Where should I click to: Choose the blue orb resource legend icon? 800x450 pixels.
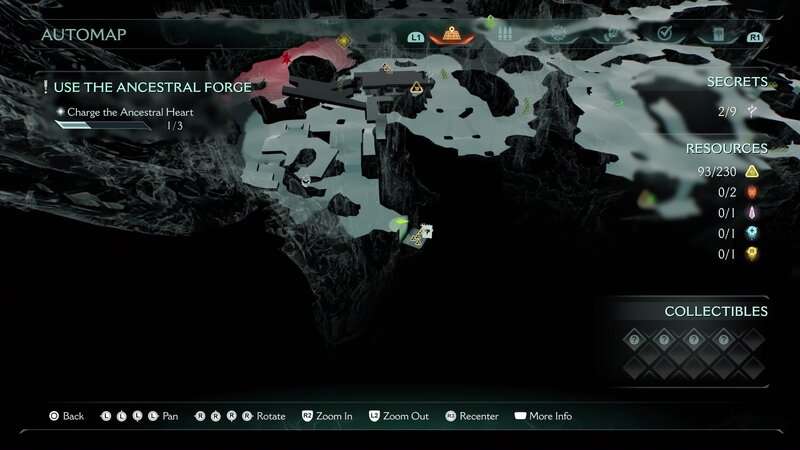(751, 233)
